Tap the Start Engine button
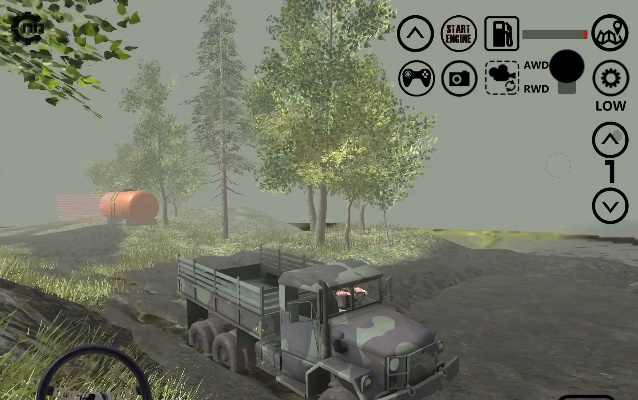The height and width of the screenshot is (400, 638). (459, 33)
